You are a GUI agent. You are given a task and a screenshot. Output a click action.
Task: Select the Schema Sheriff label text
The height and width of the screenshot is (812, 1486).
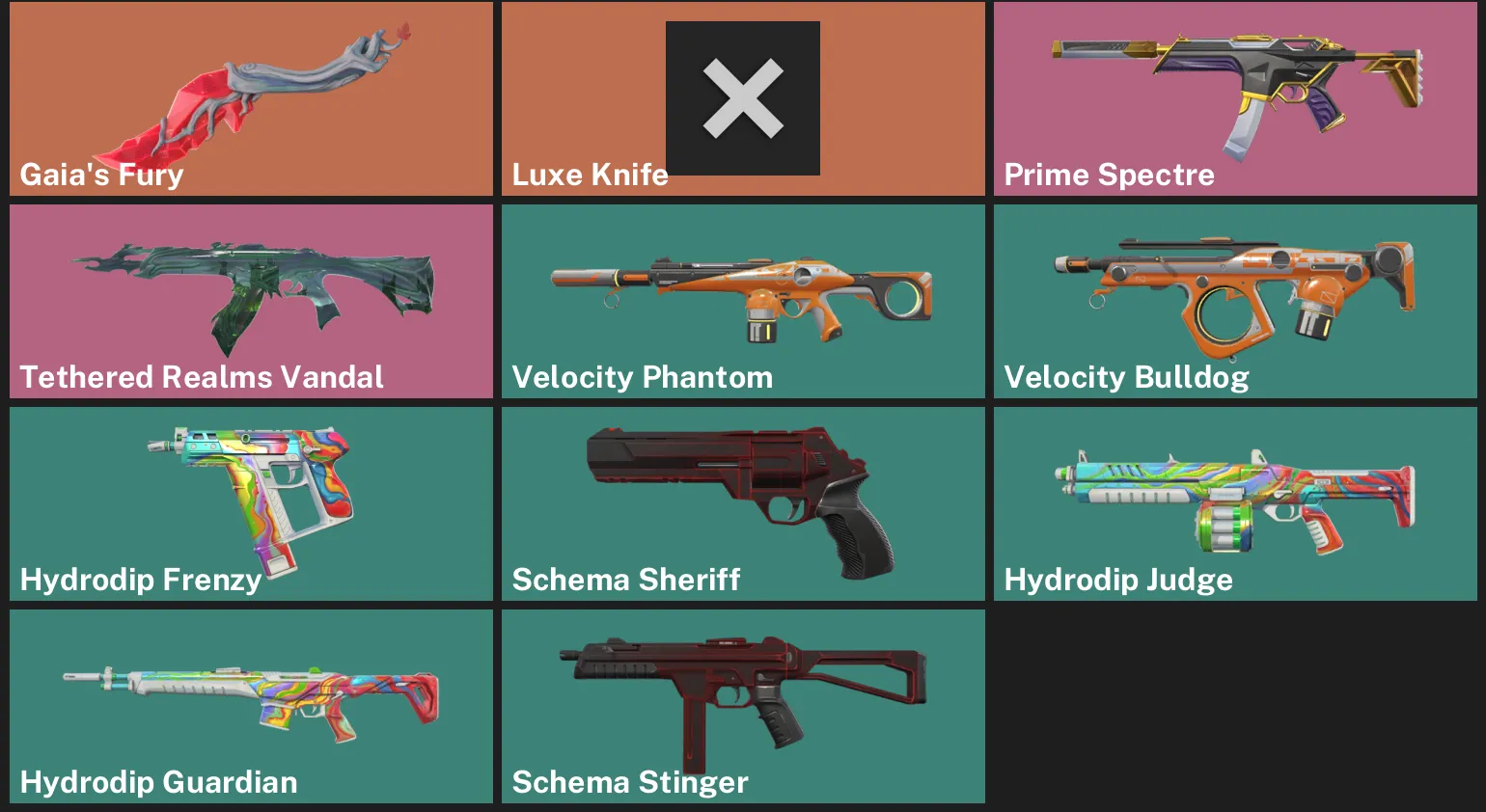tap(625, 581)
